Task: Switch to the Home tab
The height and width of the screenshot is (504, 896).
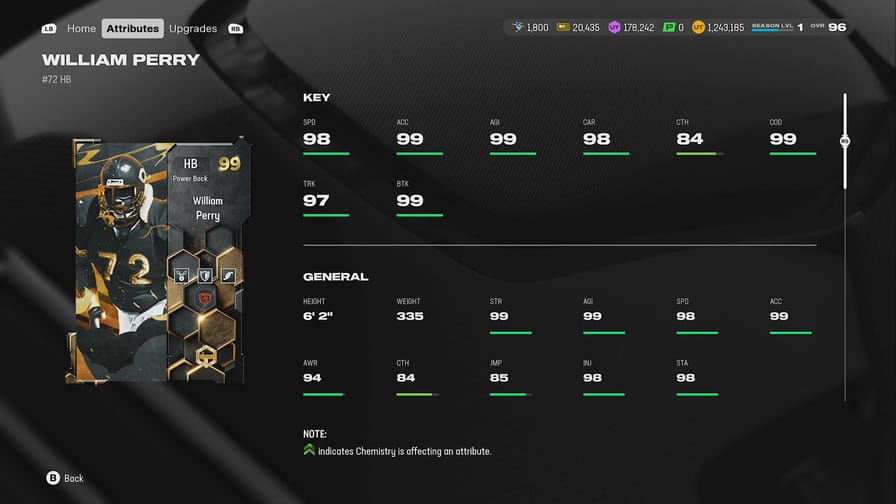Action: coord(81,28)
